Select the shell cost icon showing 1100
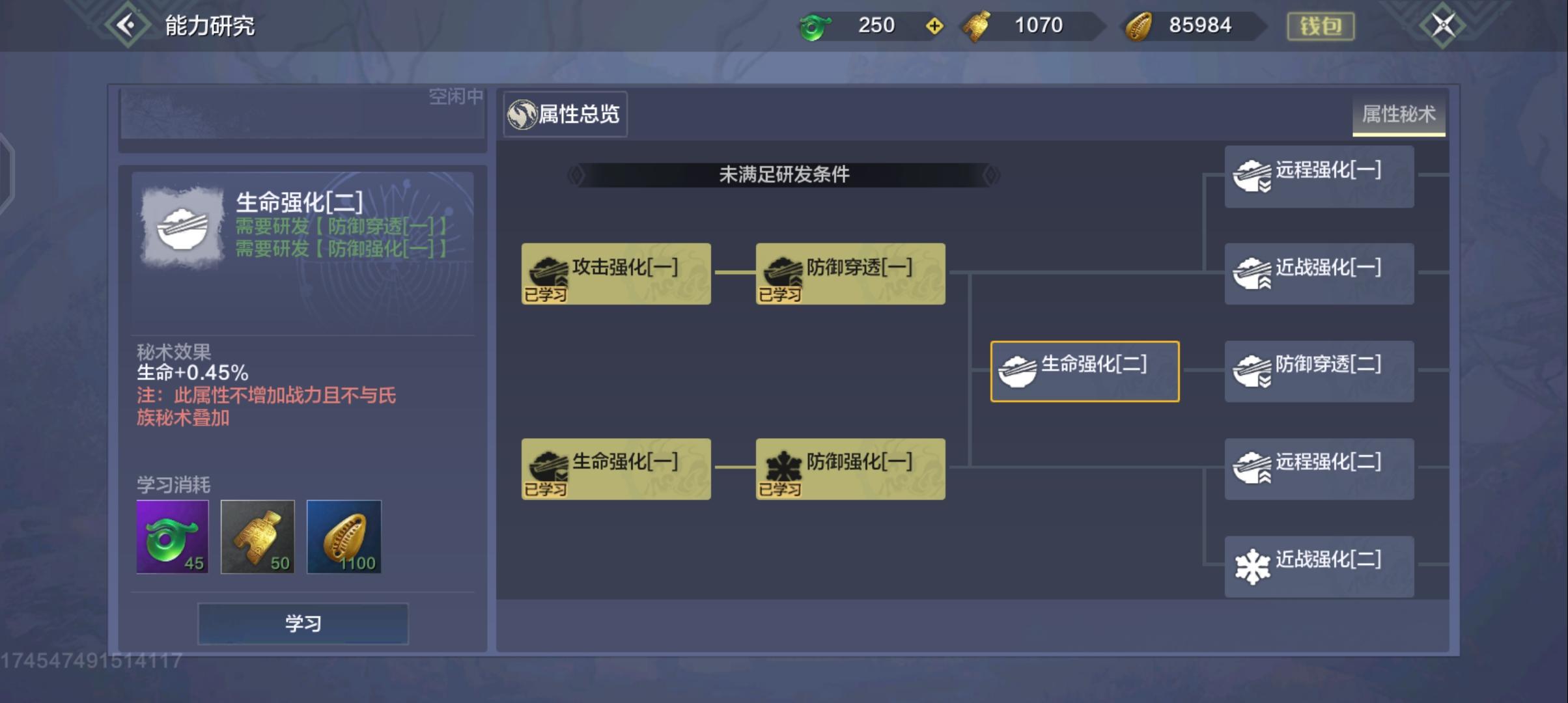Screen dimensions: 1568x703 point(343,536)
